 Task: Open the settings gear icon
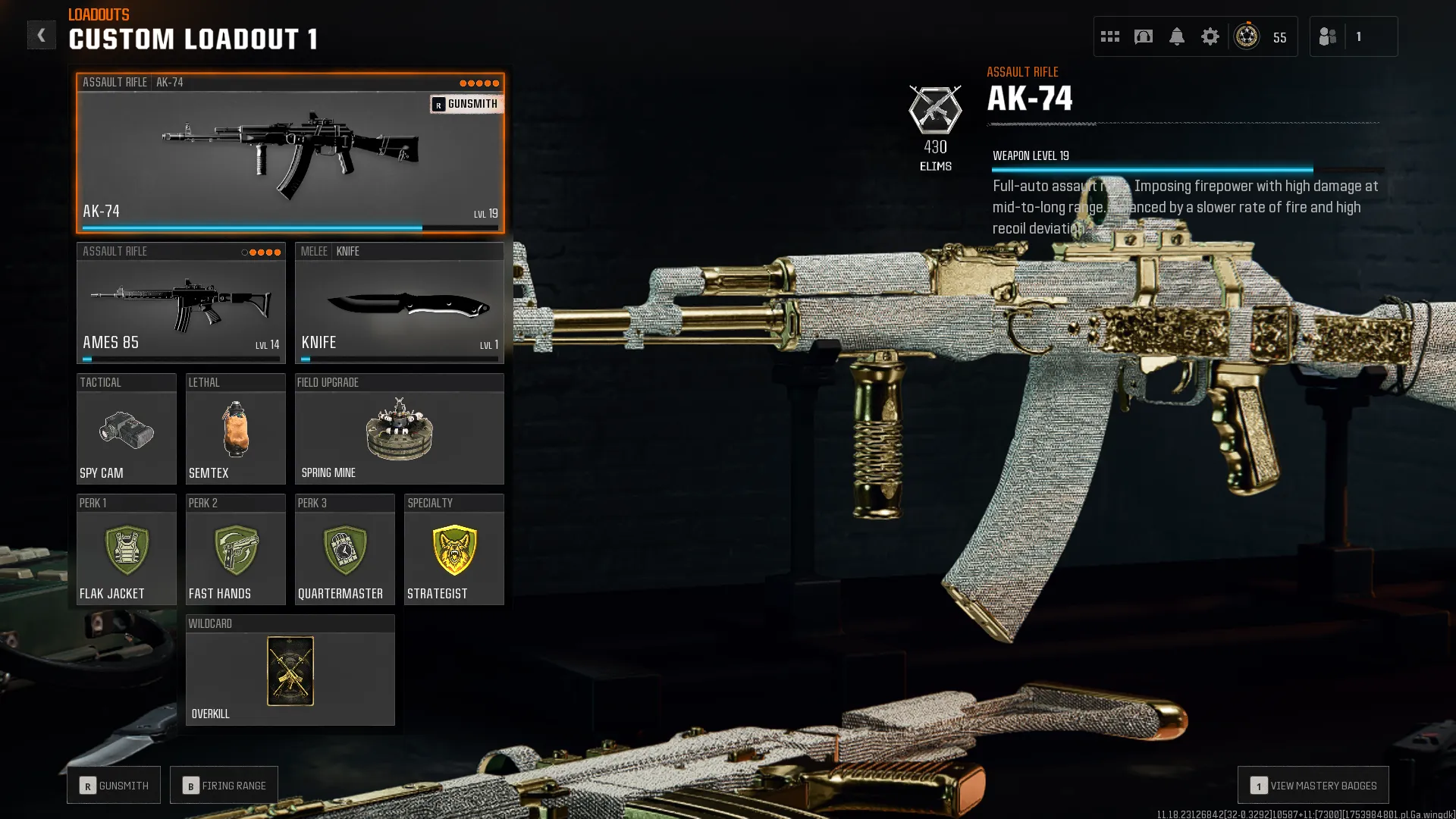point(1210,36)
